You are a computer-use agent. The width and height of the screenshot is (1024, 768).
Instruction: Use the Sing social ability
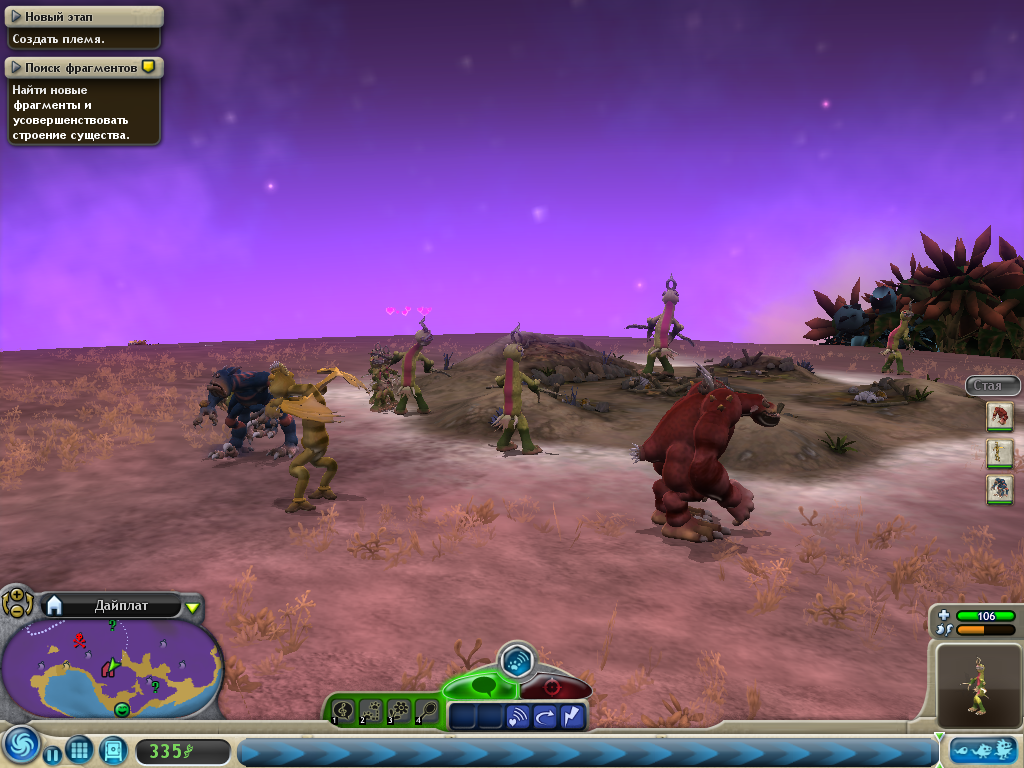click(343, 711)
